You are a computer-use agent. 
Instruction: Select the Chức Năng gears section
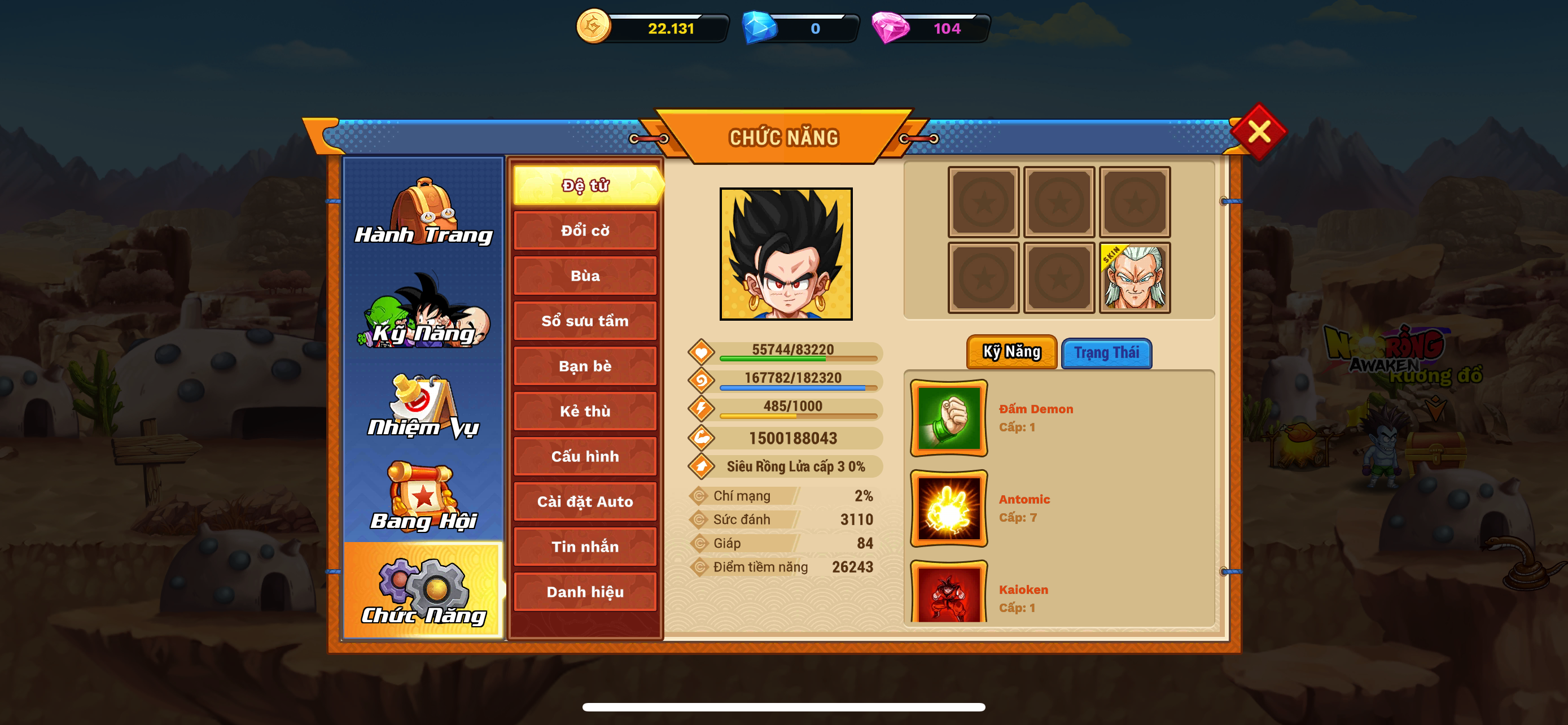(424, 592)
